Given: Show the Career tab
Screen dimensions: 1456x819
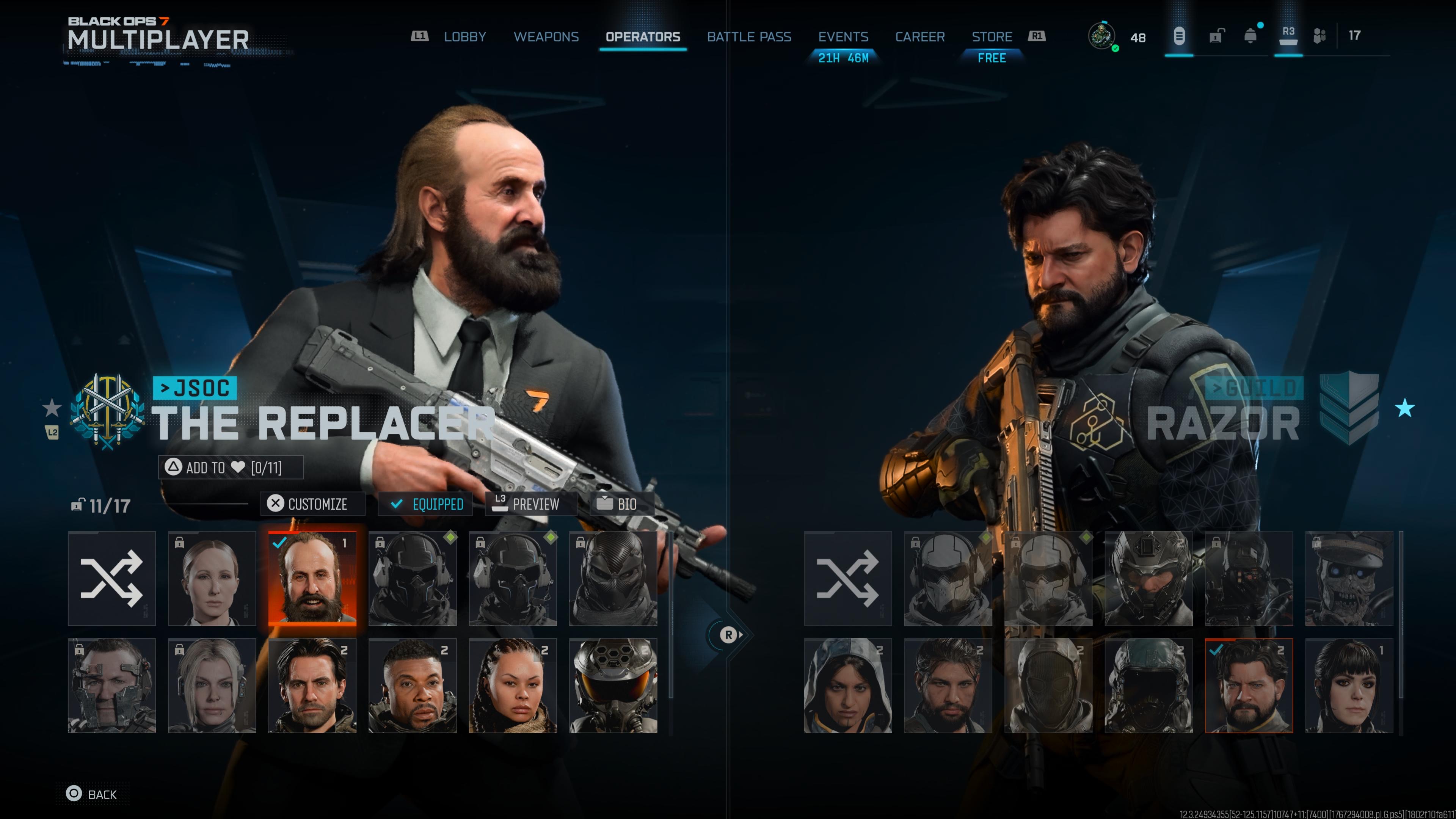Looking at the screenshot, I should point(919,37).
